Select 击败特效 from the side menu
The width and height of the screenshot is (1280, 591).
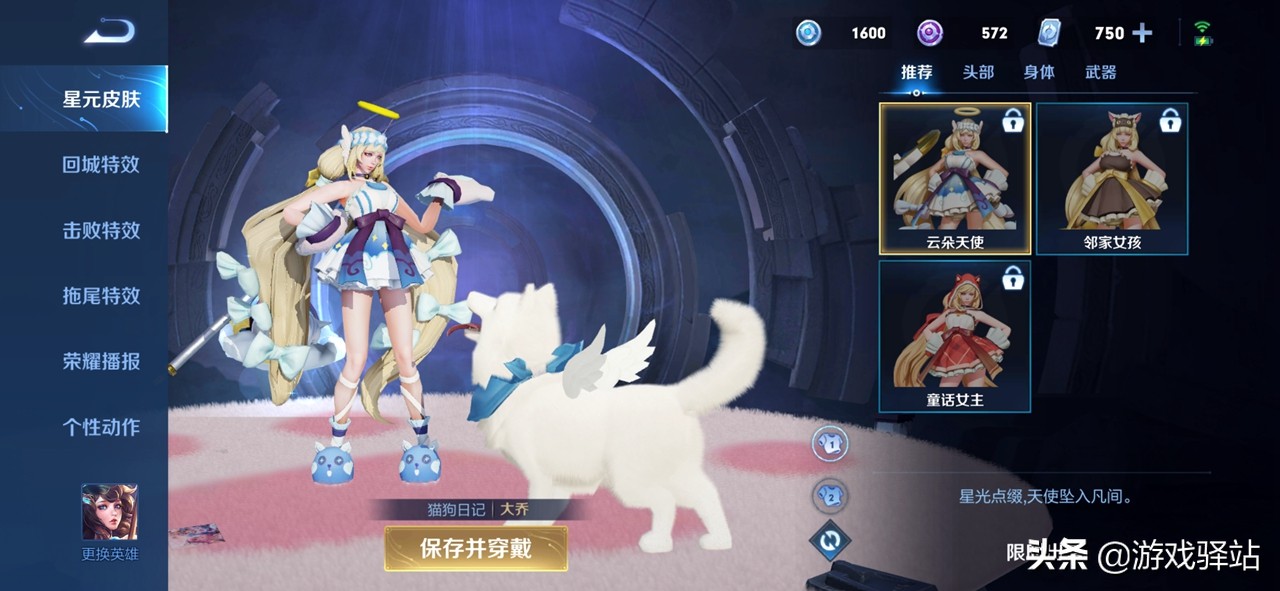[x=101, y=230]
